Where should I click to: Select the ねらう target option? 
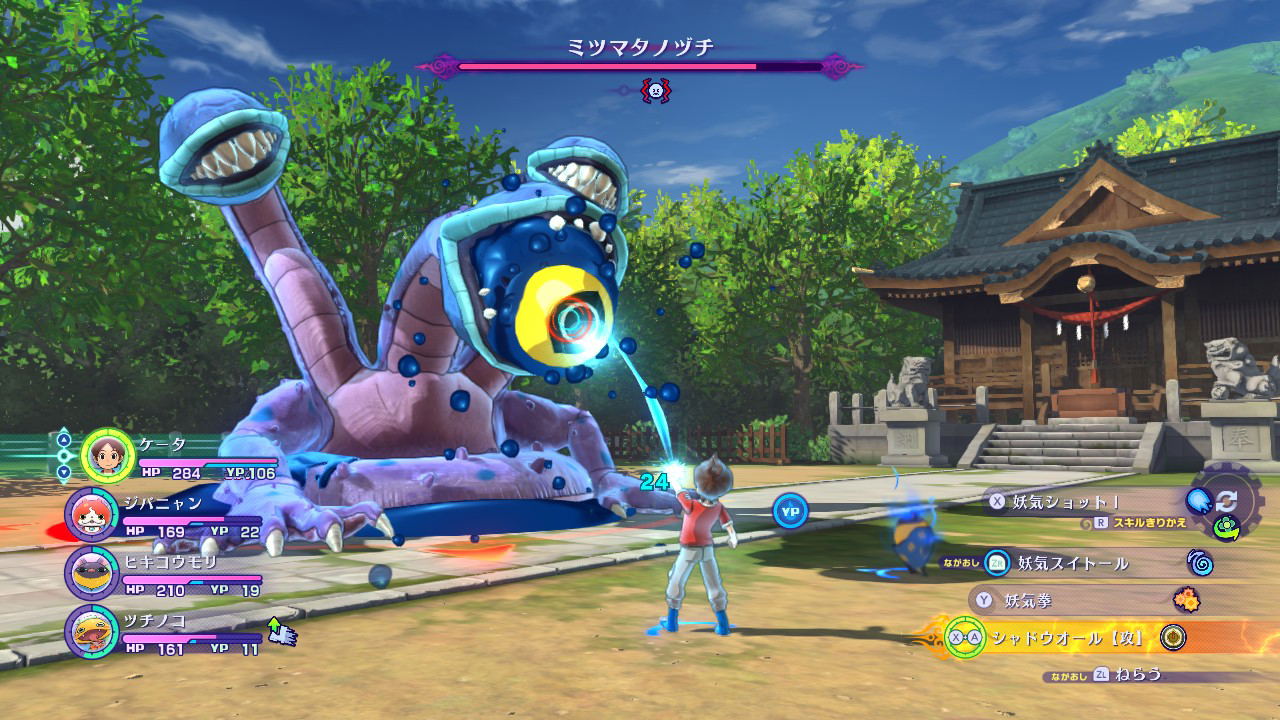tap(1139, 674)
